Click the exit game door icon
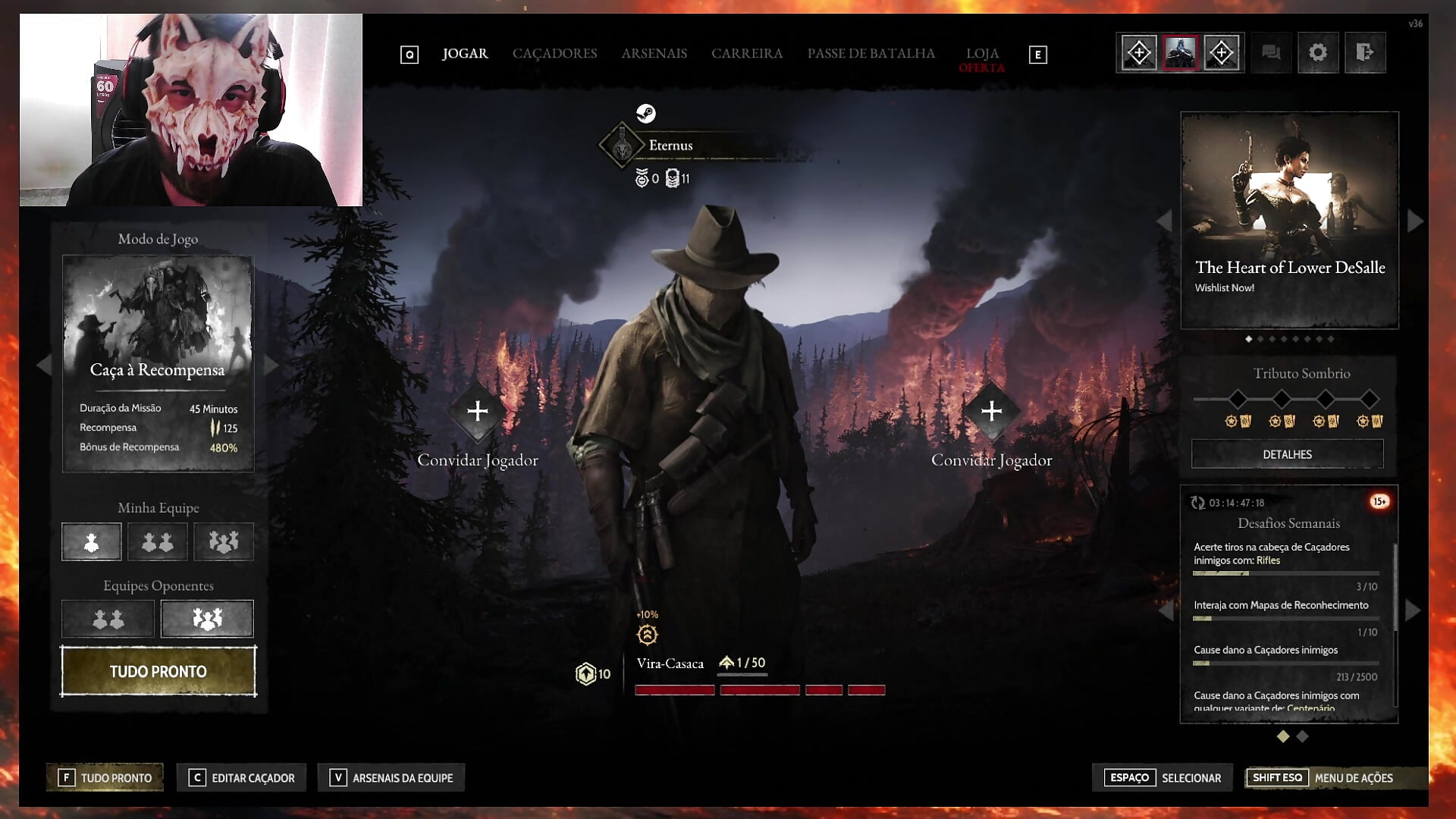Viewport: 1456px width, 819px height. 1364,53
